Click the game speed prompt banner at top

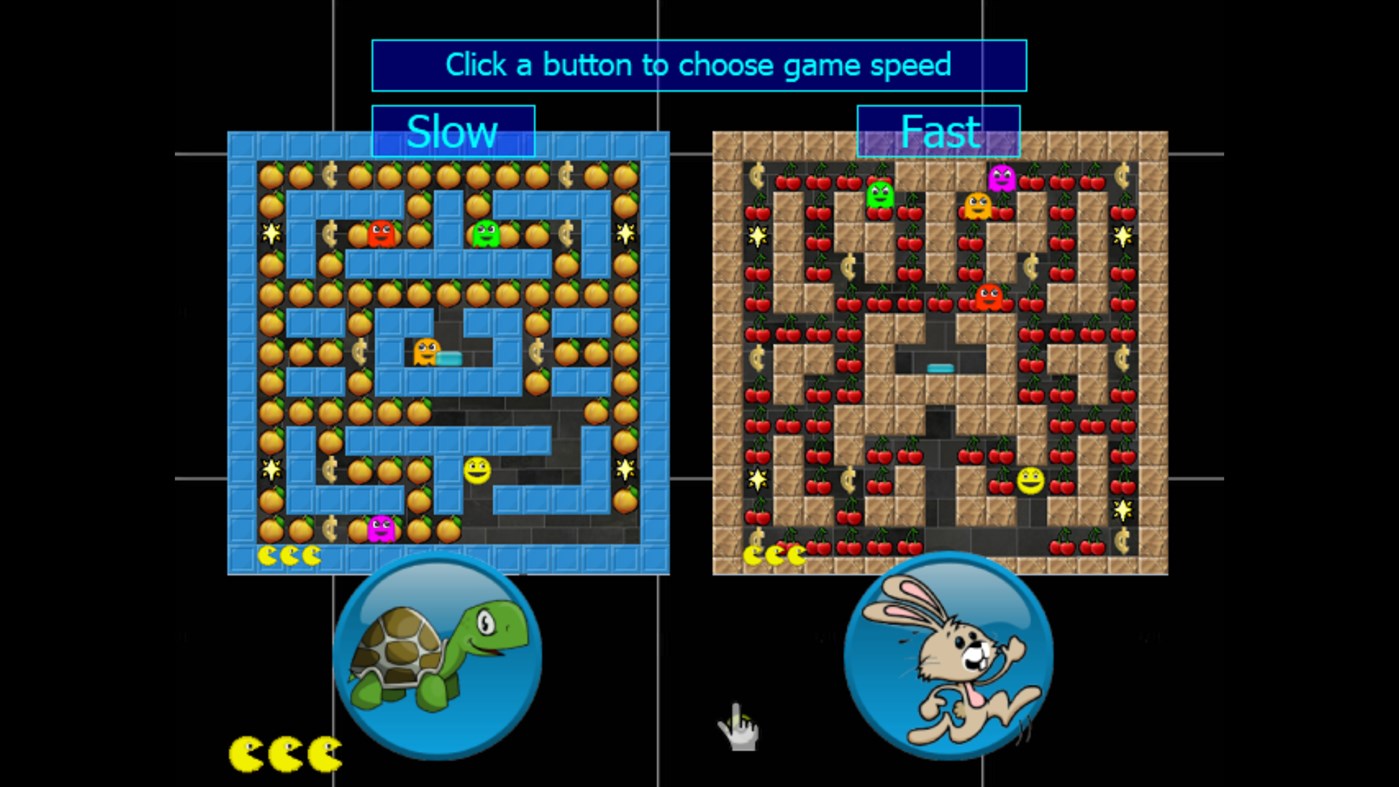[x=698, y=64]
